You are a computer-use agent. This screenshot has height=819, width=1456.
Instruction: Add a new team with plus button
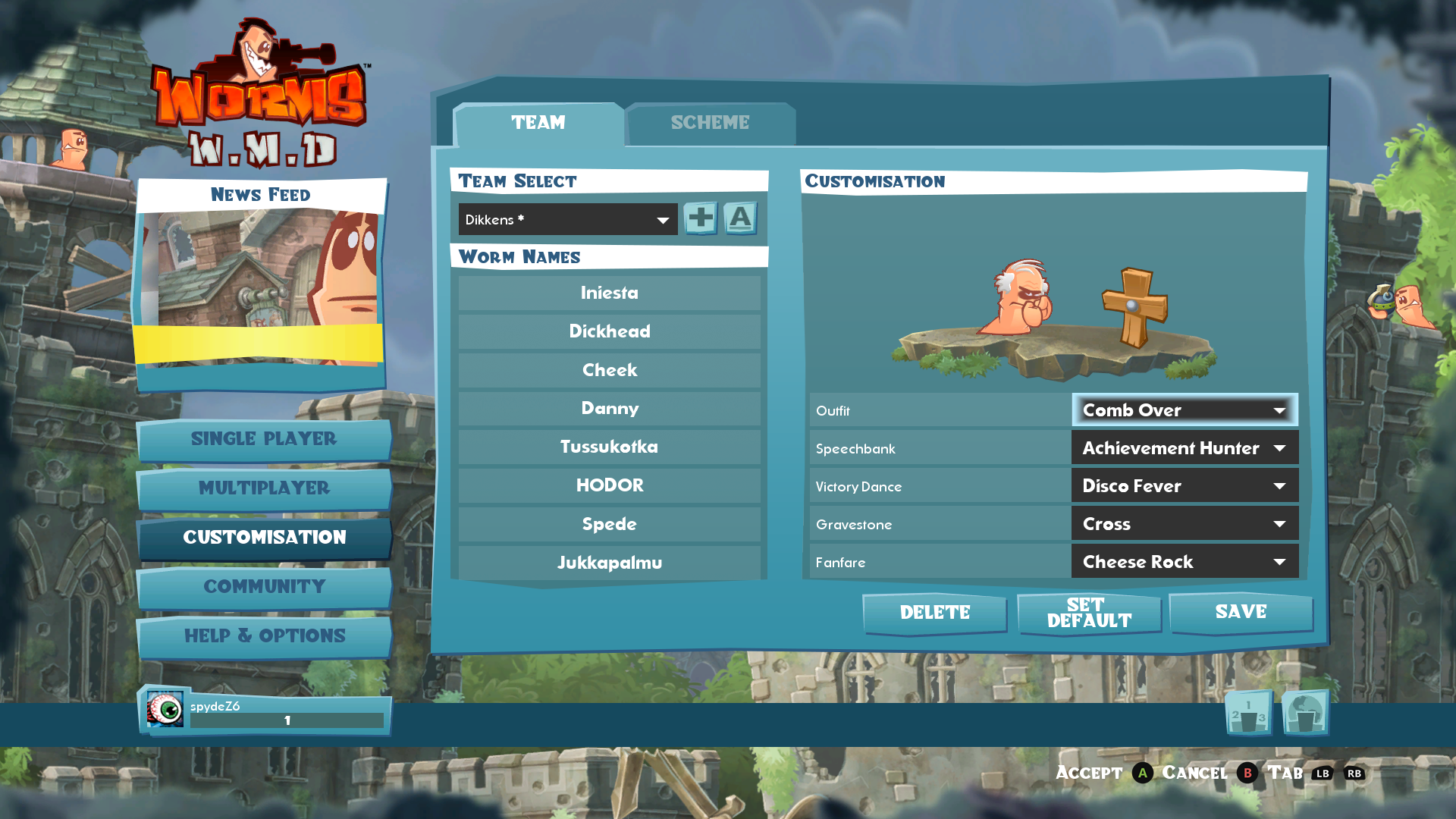(x=701, y=218)
